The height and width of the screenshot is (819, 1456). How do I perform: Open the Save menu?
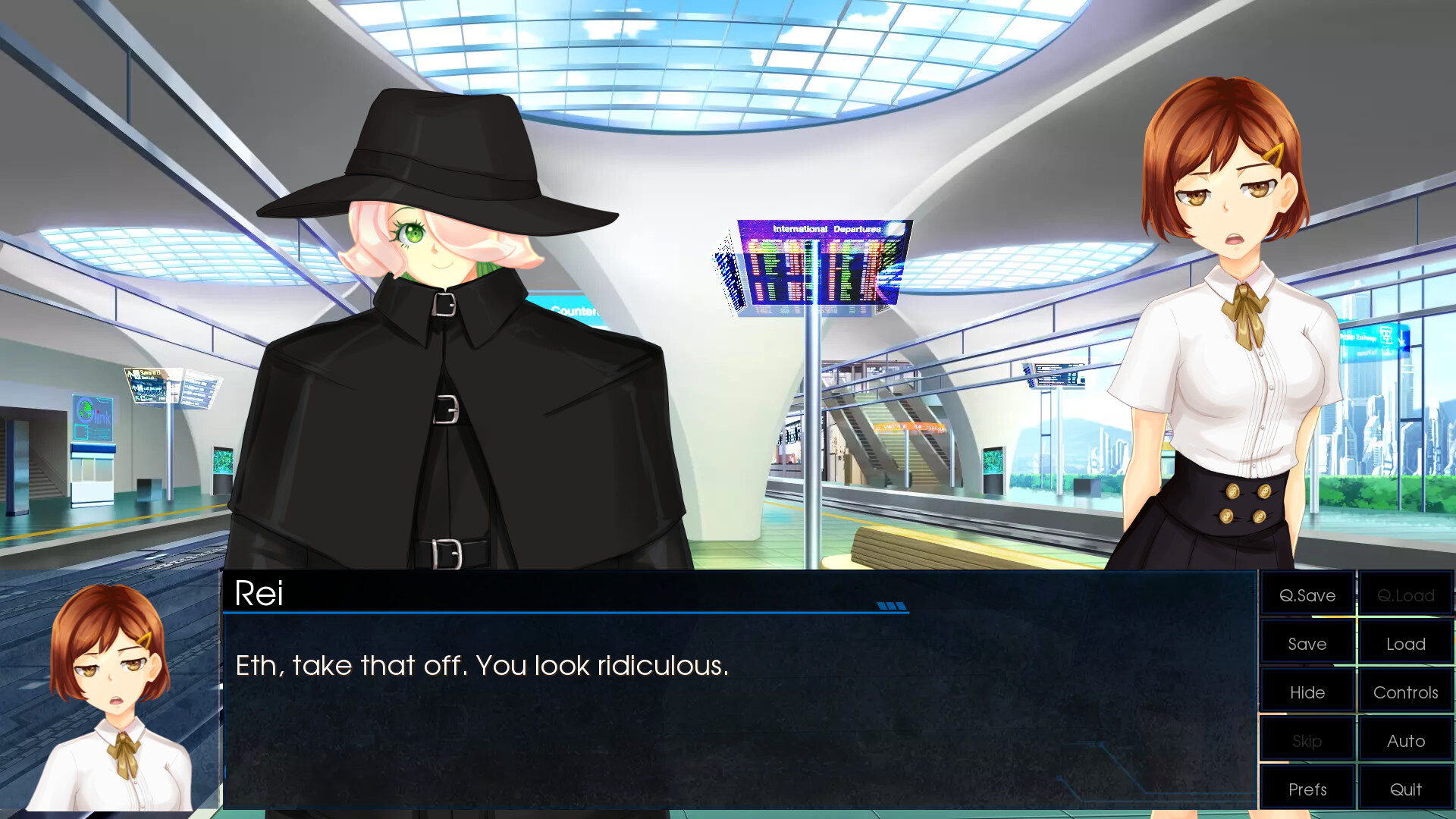point(1306,643)
